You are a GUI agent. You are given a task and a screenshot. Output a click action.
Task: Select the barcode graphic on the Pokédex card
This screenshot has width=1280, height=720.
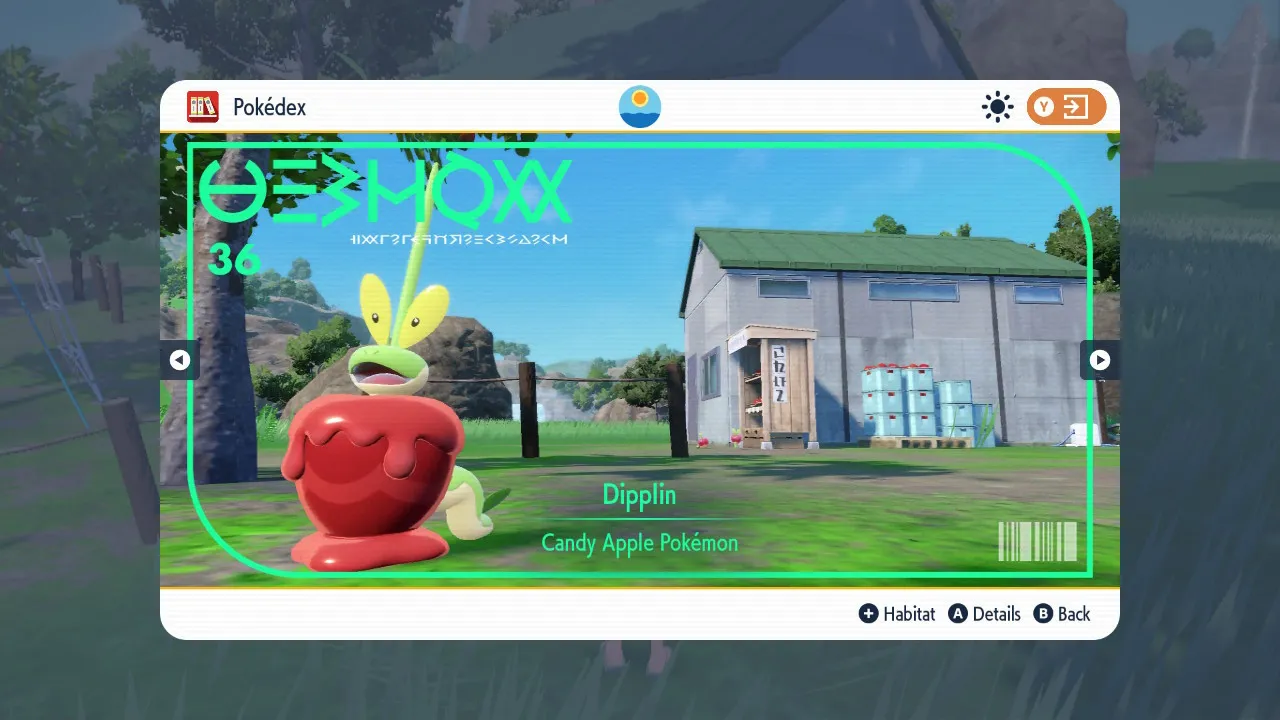(x=1038, y=543)
